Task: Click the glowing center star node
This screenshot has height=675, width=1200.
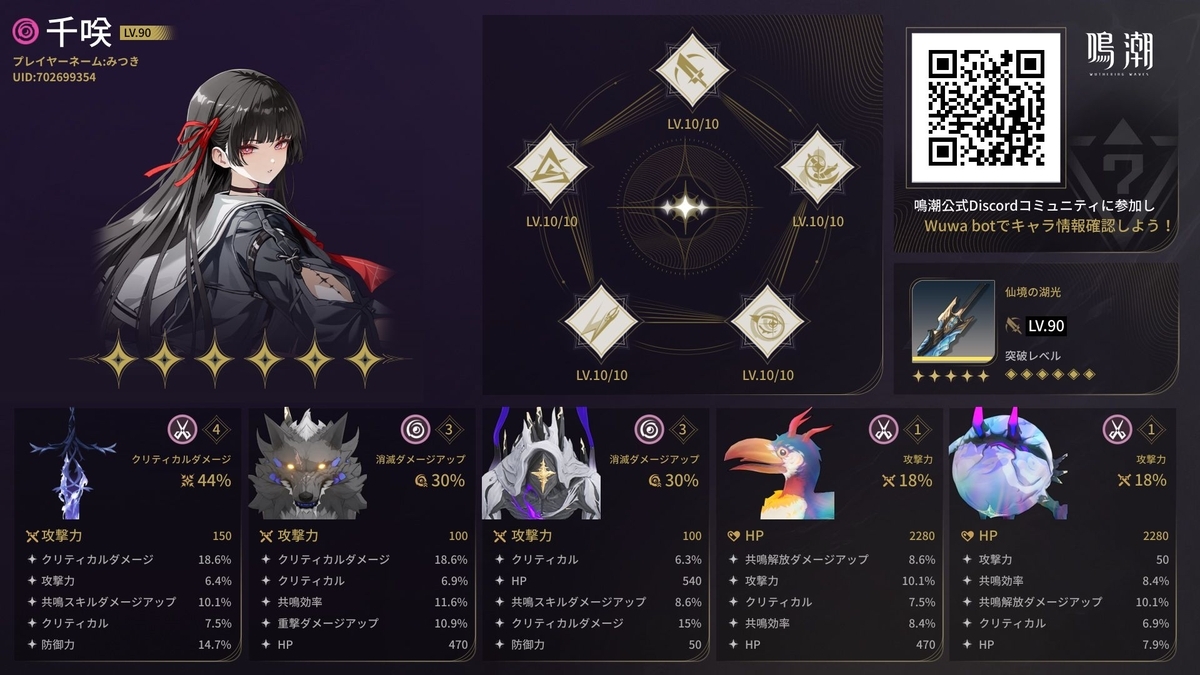Action: click(685, 207)
